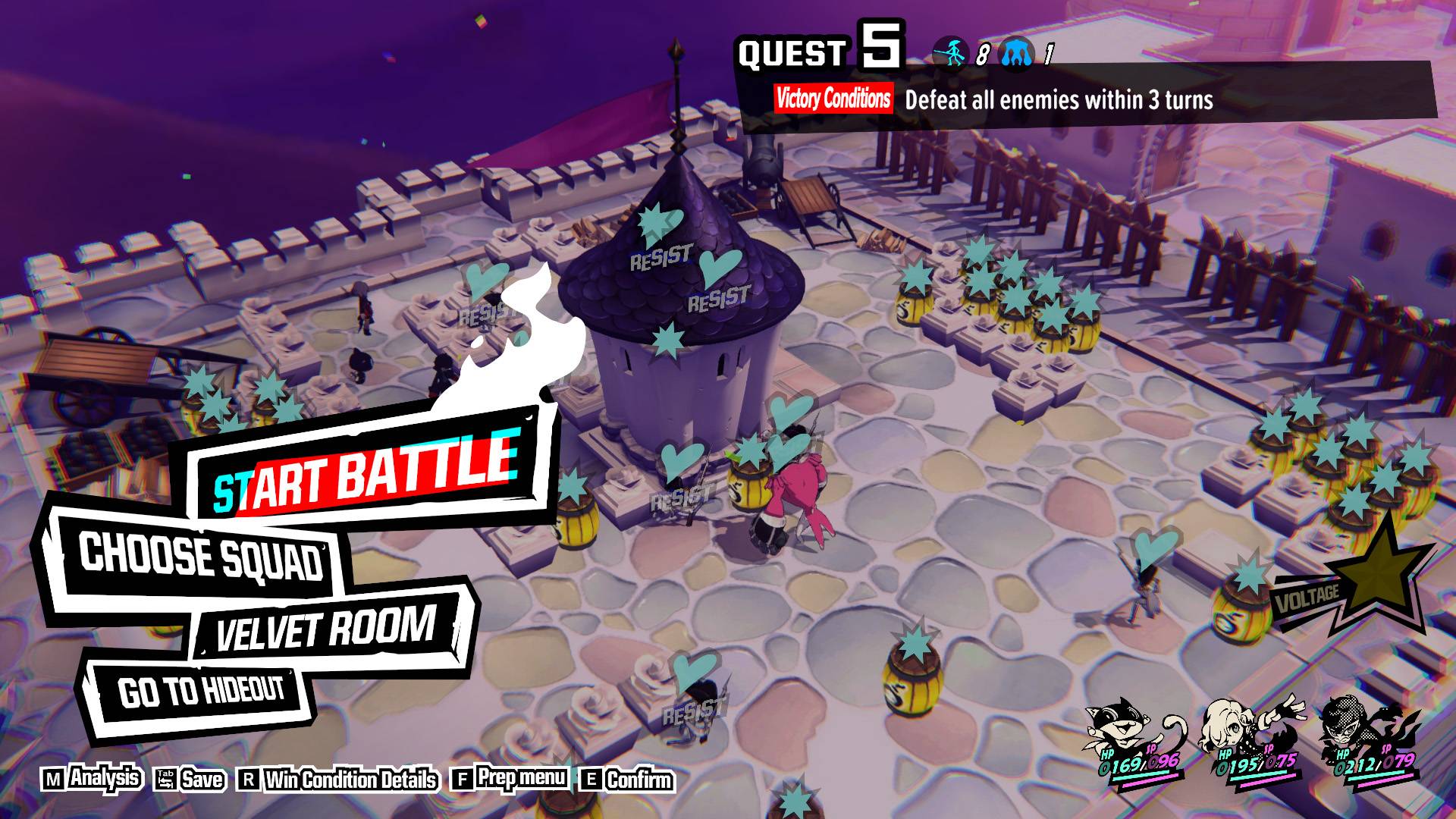Click the Victory Conditions banner
The width and height of the screenshot is (1456, 819).
(833, 99)
